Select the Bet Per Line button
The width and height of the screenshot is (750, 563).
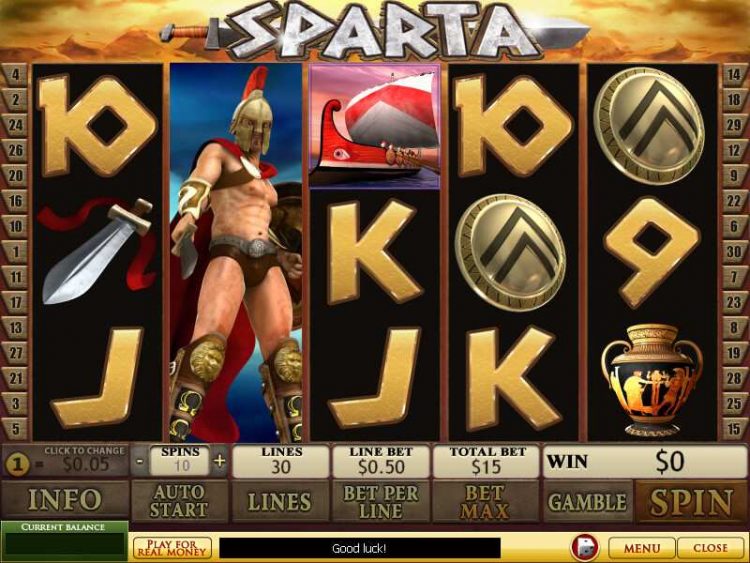[x=381, y=501]
